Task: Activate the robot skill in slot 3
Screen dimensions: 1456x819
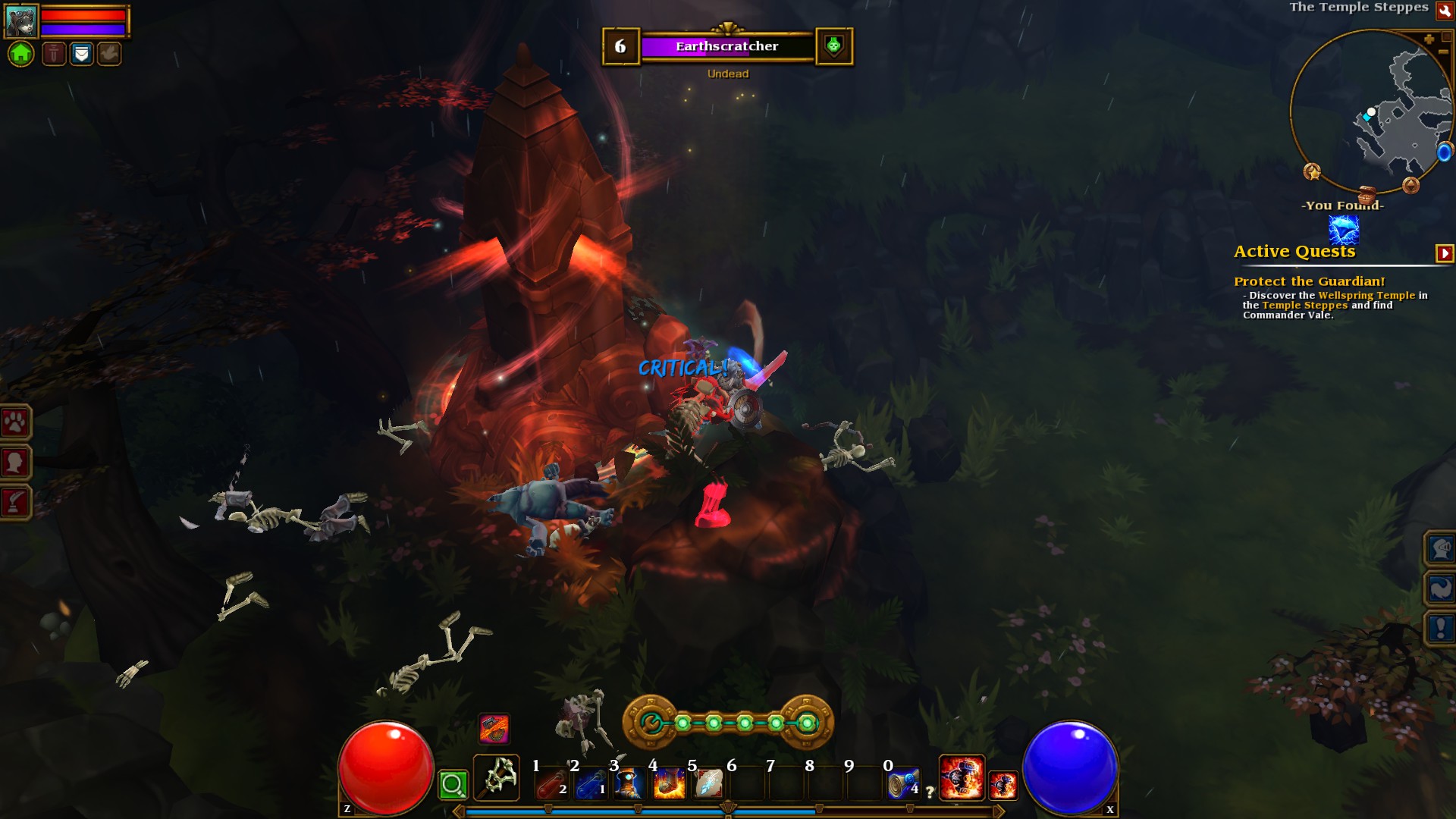Action: [629, 784]
